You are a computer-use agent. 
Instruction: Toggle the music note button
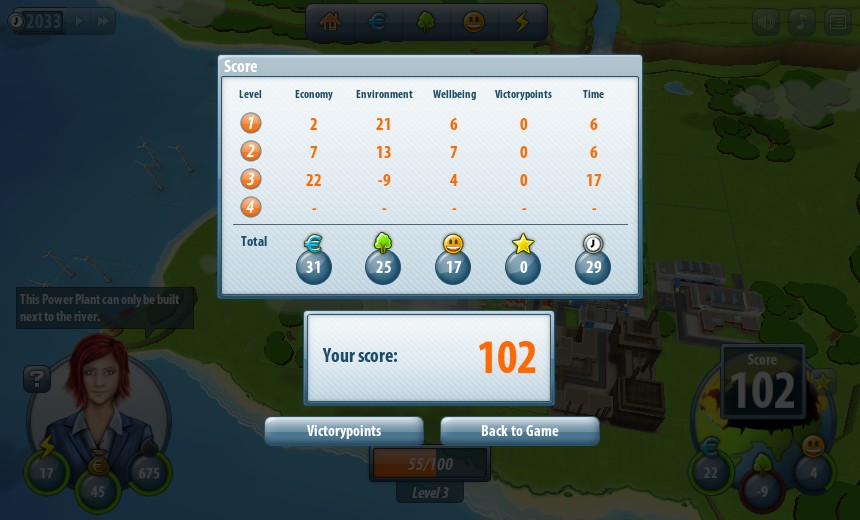pyautogui.click(x=802, y=22)
